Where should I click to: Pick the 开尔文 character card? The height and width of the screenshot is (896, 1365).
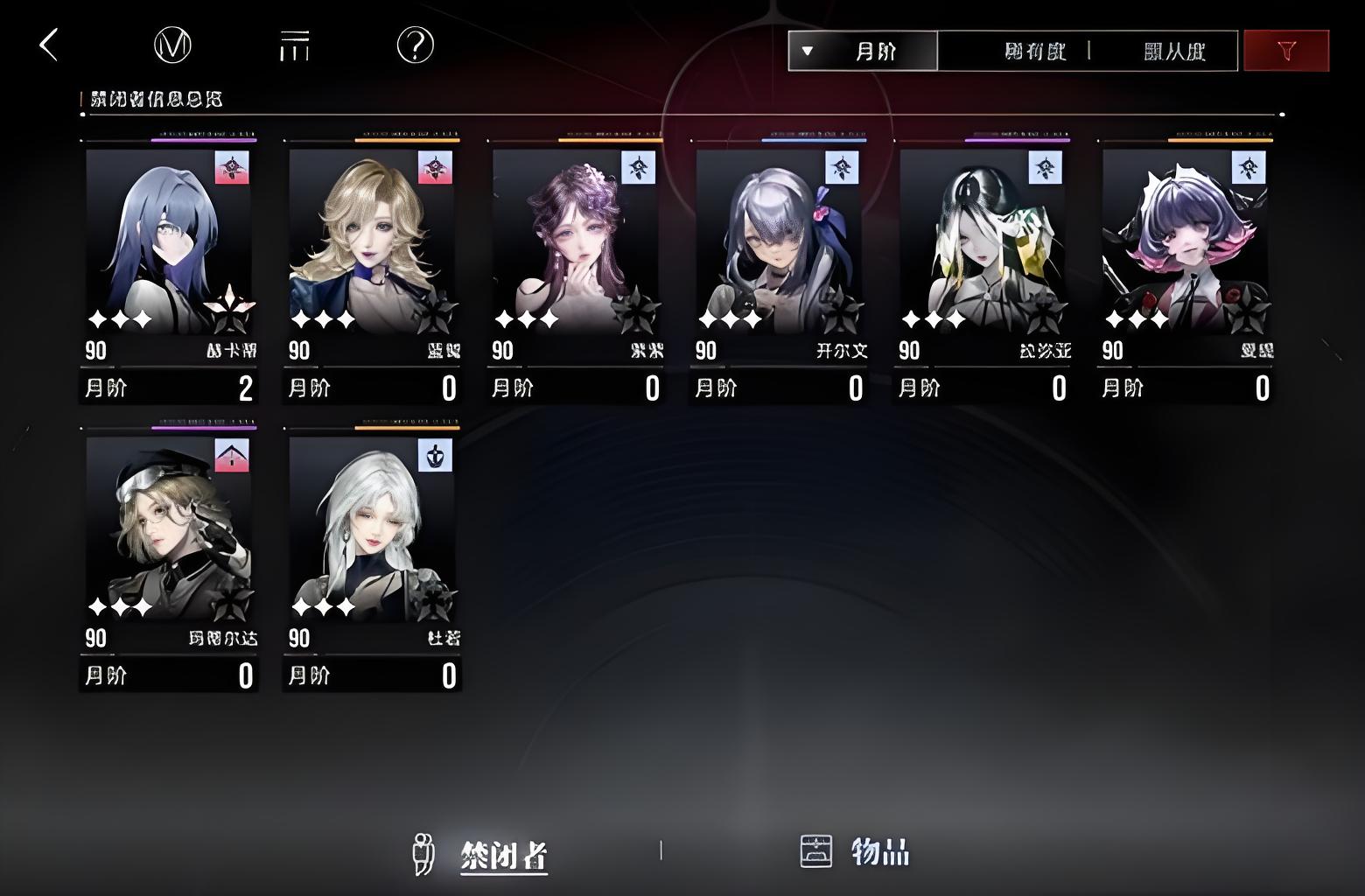click(x=779, y=262)
